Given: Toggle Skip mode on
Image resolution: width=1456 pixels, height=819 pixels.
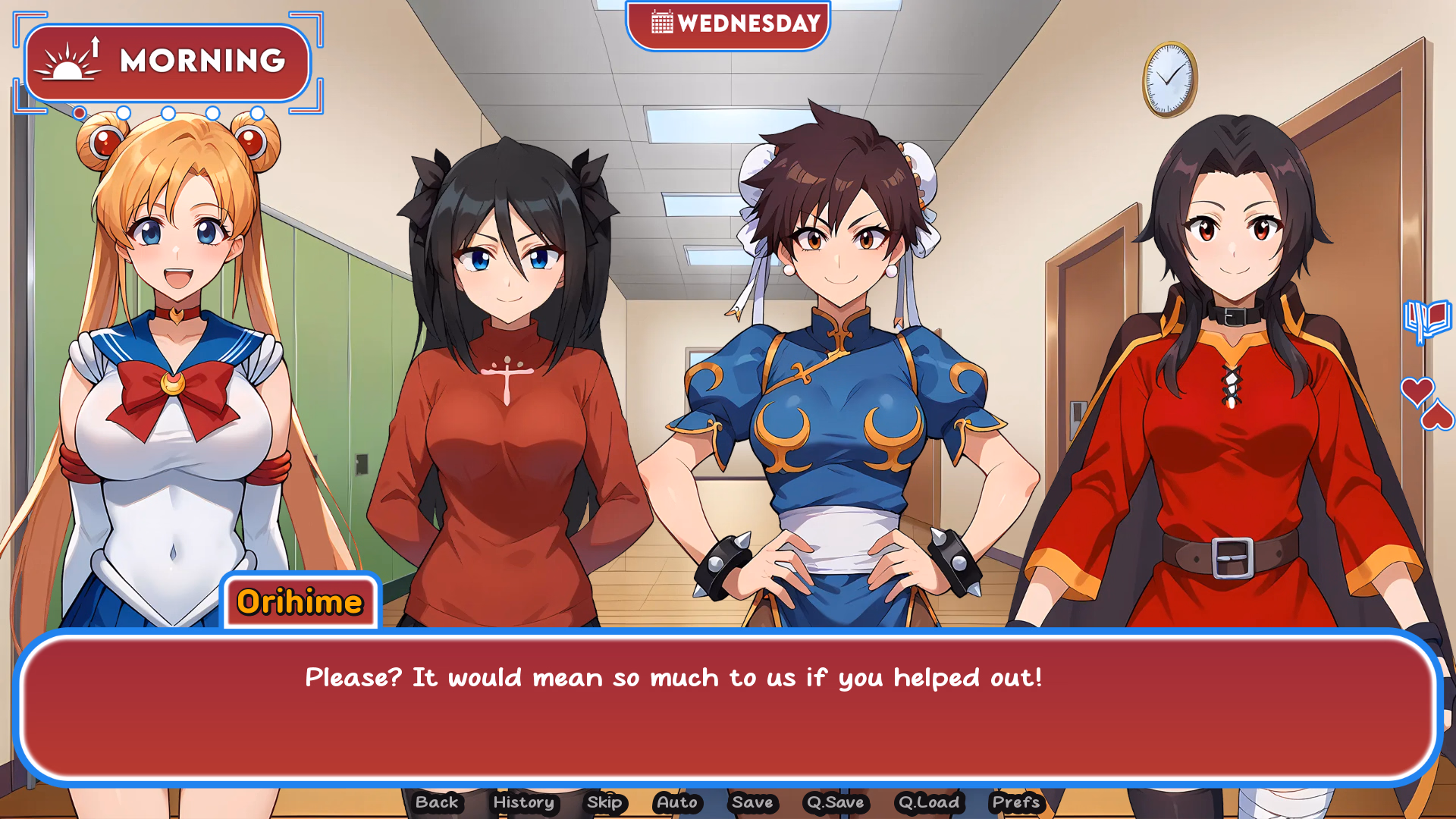Looking at the screenshot, I should [x=603, y=802].
